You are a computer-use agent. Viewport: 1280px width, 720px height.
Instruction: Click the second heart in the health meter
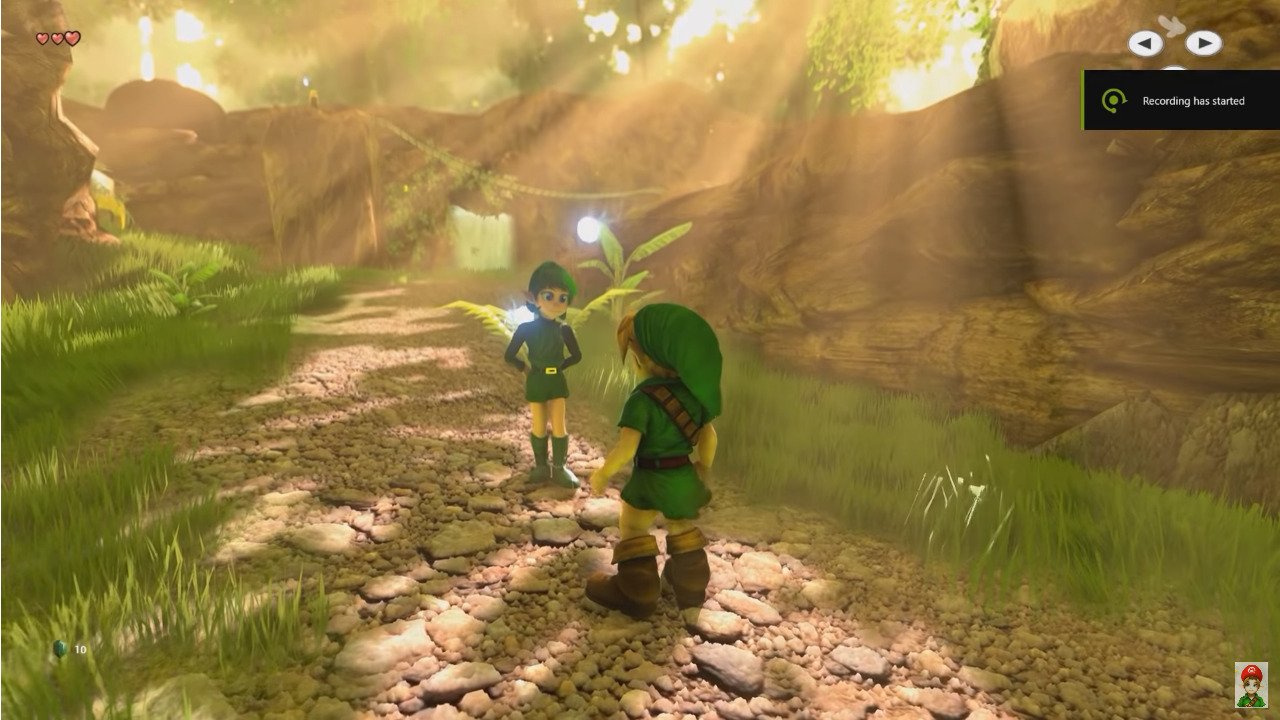click(56, 37)
